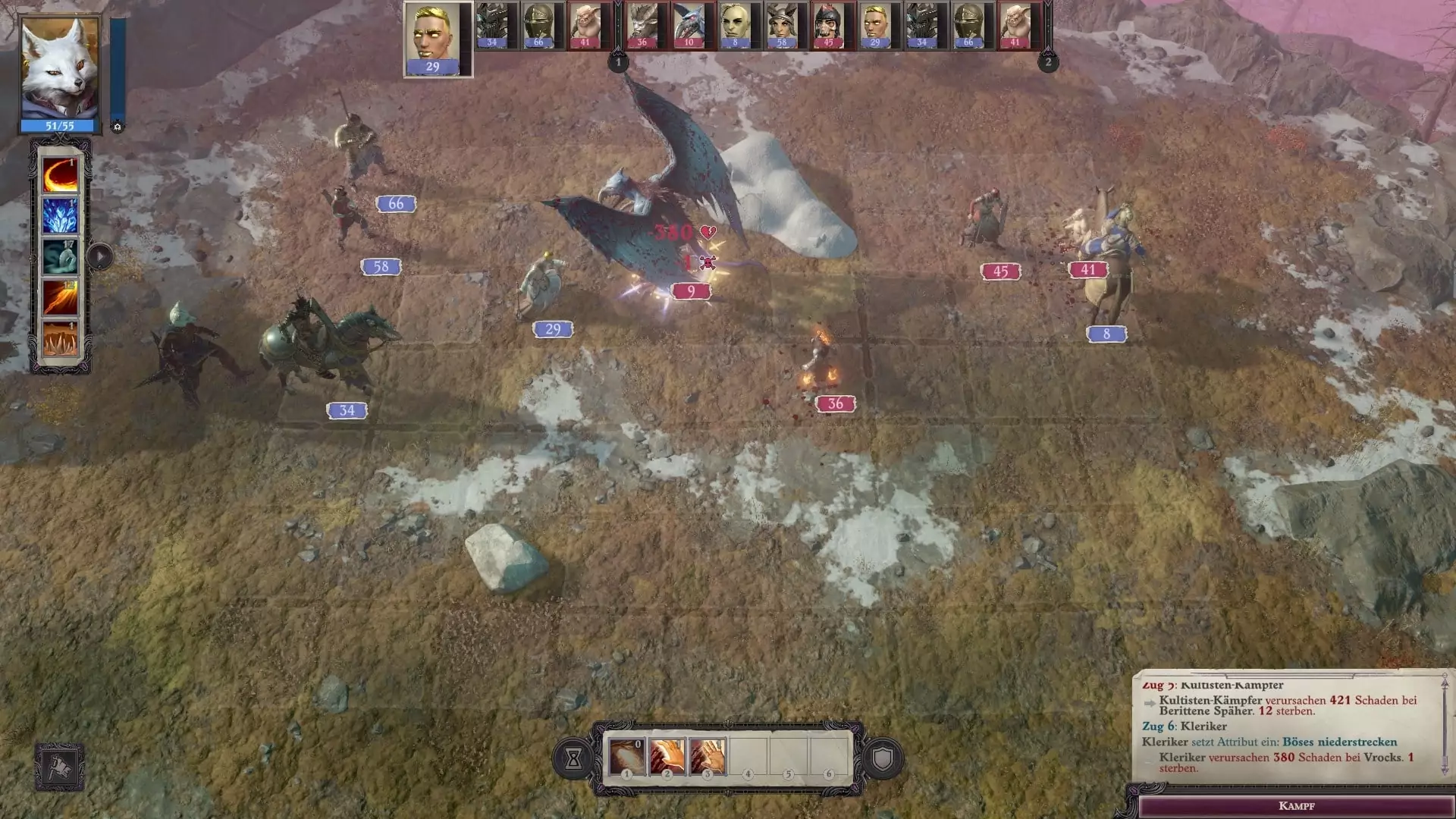Click the shield defend button
The height and width of the screenshot is (819, 1456).
tap(882, 758)
